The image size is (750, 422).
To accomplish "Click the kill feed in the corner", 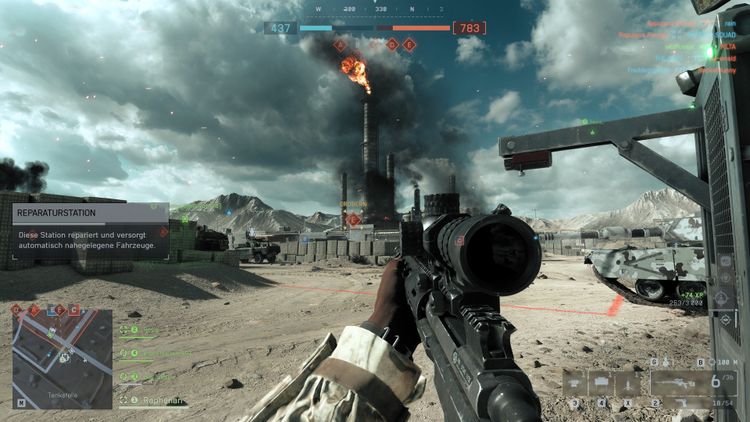I will pos(668,46).
